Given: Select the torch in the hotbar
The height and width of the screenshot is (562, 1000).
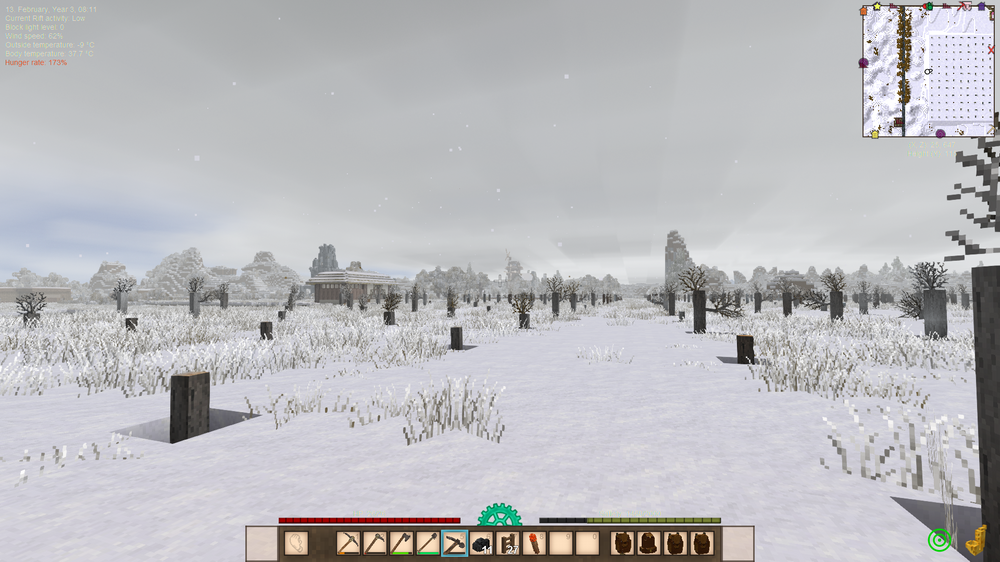Looking at the screenshot, I should (x=535, y=544).
